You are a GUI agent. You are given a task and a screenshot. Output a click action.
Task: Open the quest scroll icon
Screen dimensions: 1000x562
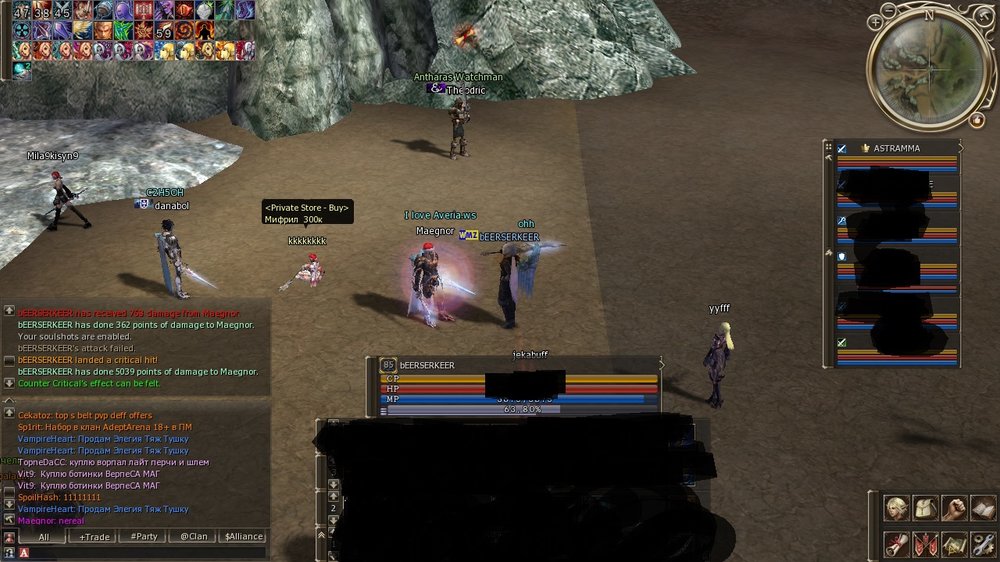coord(897,543)
